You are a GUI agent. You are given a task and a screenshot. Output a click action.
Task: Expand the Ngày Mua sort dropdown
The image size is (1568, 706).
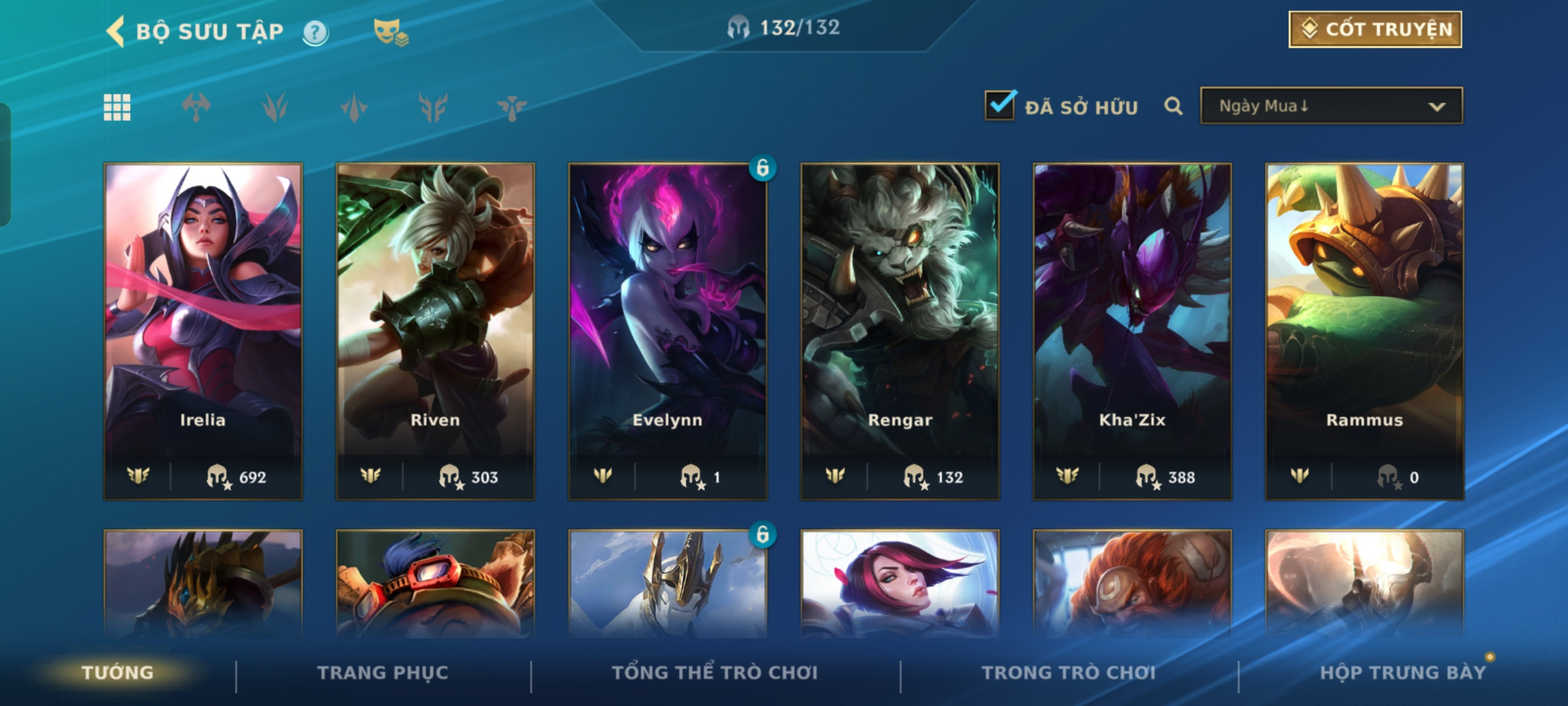tap(1331, 106)
